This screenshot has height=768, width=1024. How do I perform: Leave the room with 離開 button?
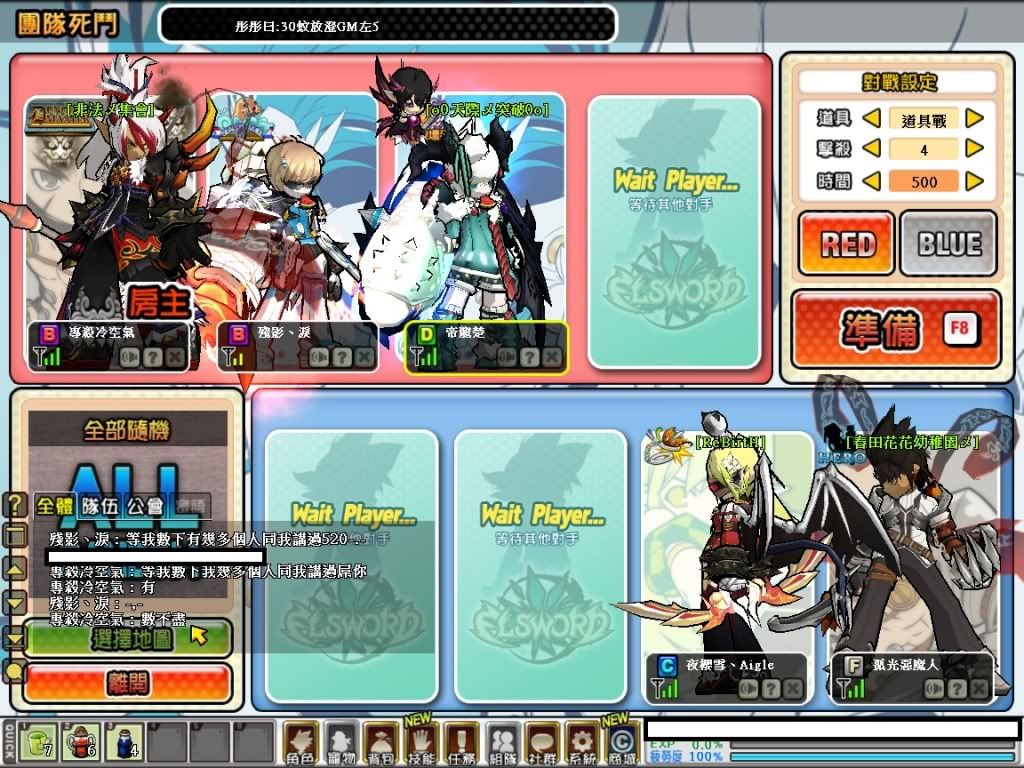(x=127, y=683)
